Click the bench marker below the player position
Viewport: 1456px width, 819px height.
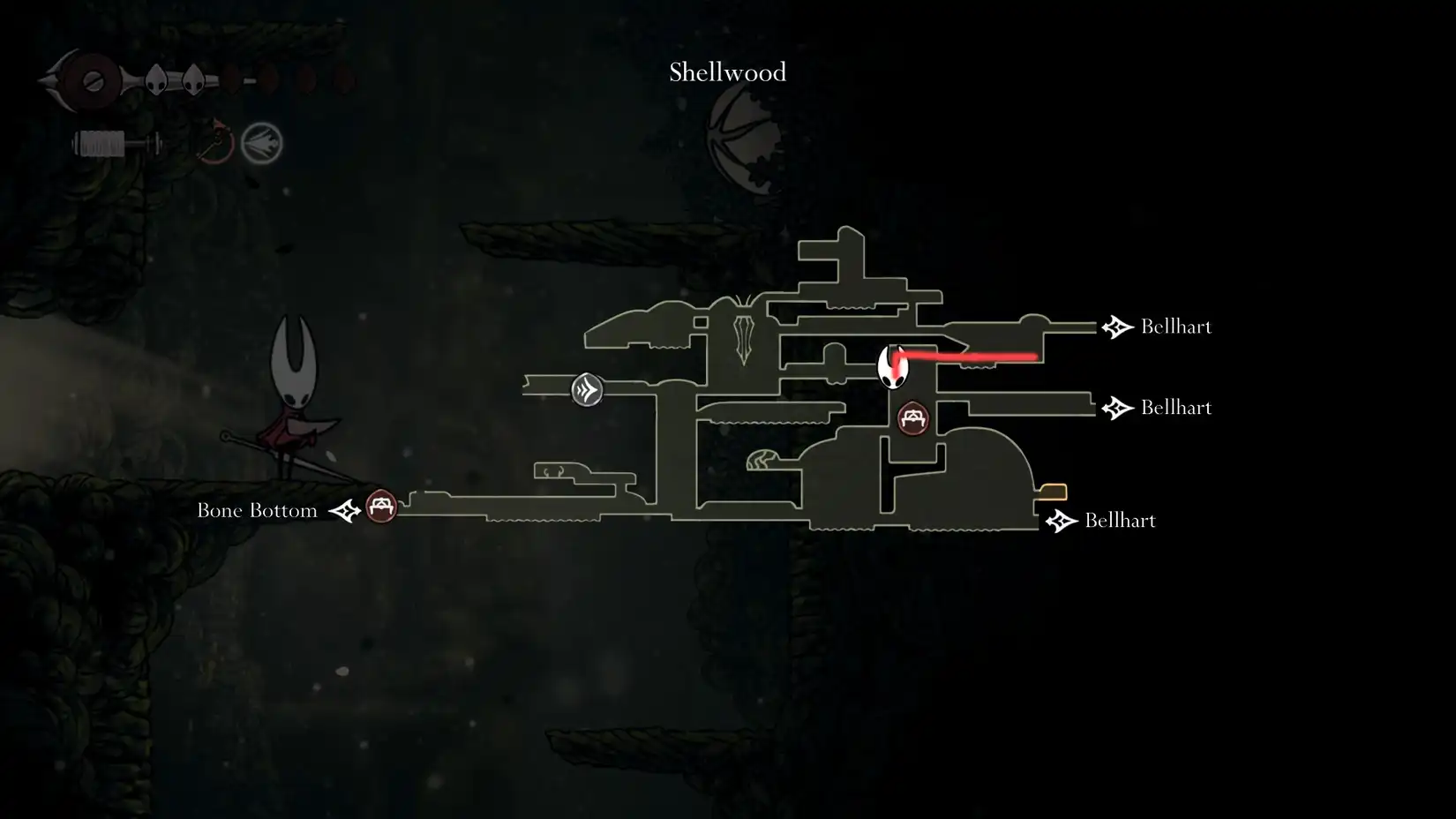[x=913, y=418]
